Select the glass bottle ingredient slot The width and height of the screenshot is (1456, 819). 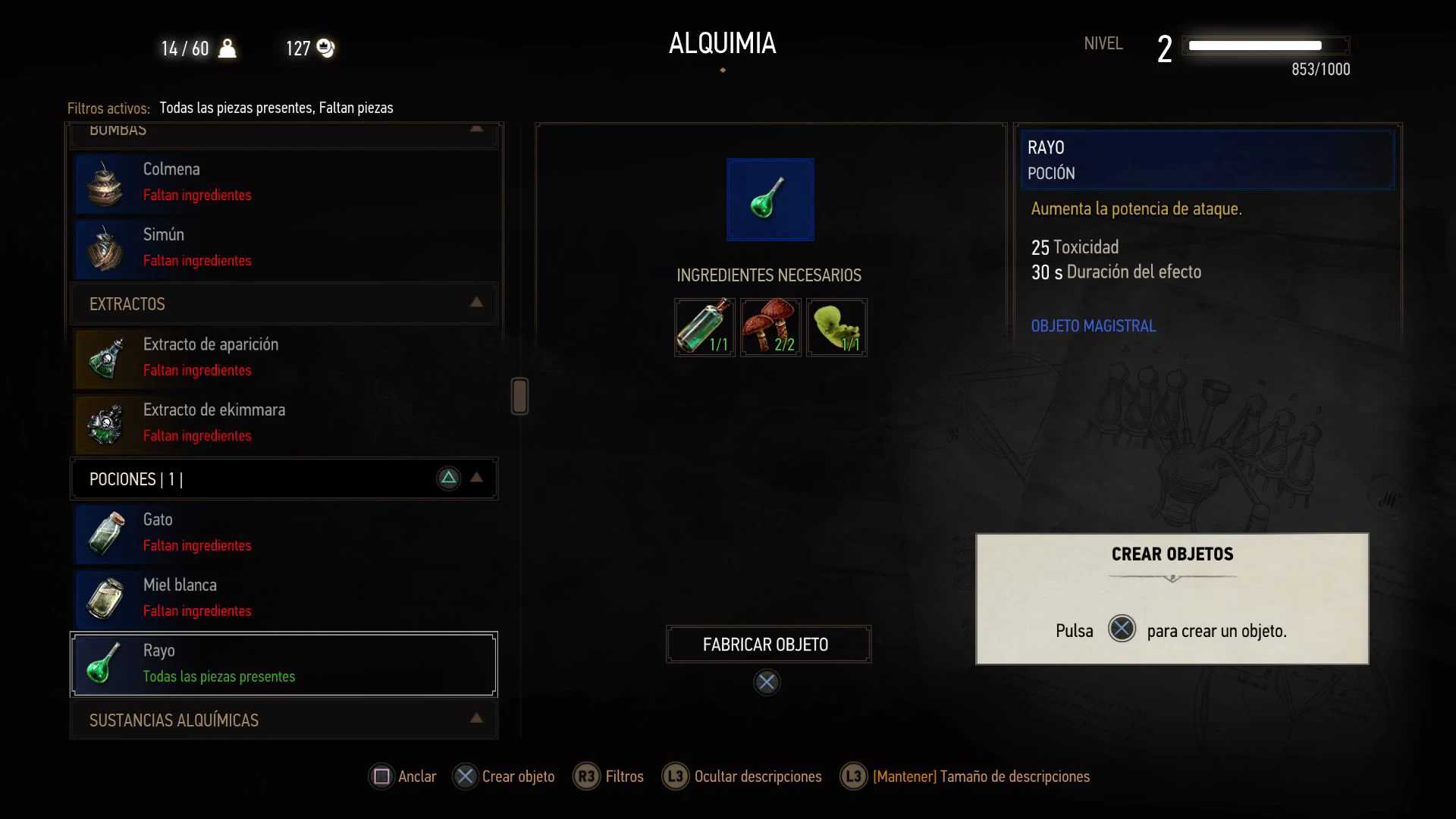[x=704, y=328]
